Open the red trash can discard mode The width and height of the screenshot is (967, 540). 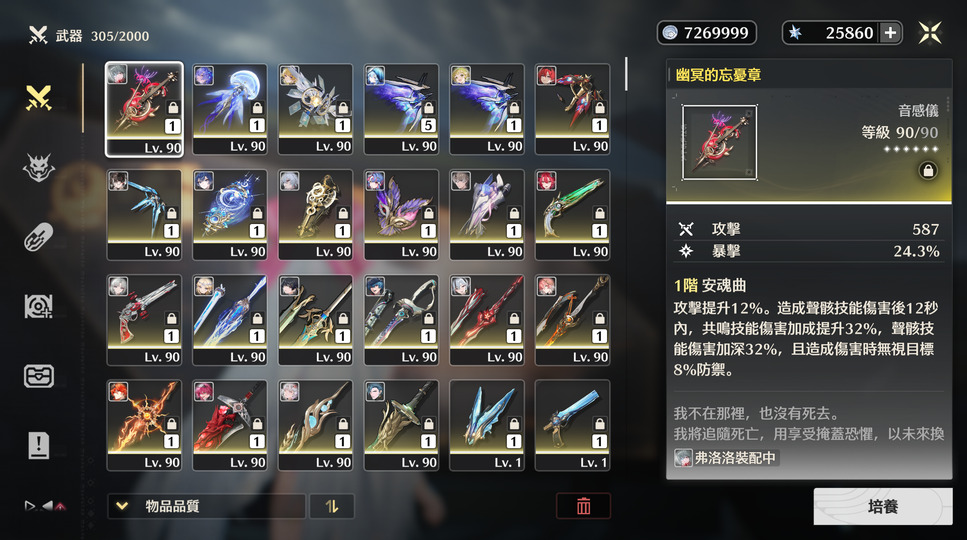click(x=583, y=506)
